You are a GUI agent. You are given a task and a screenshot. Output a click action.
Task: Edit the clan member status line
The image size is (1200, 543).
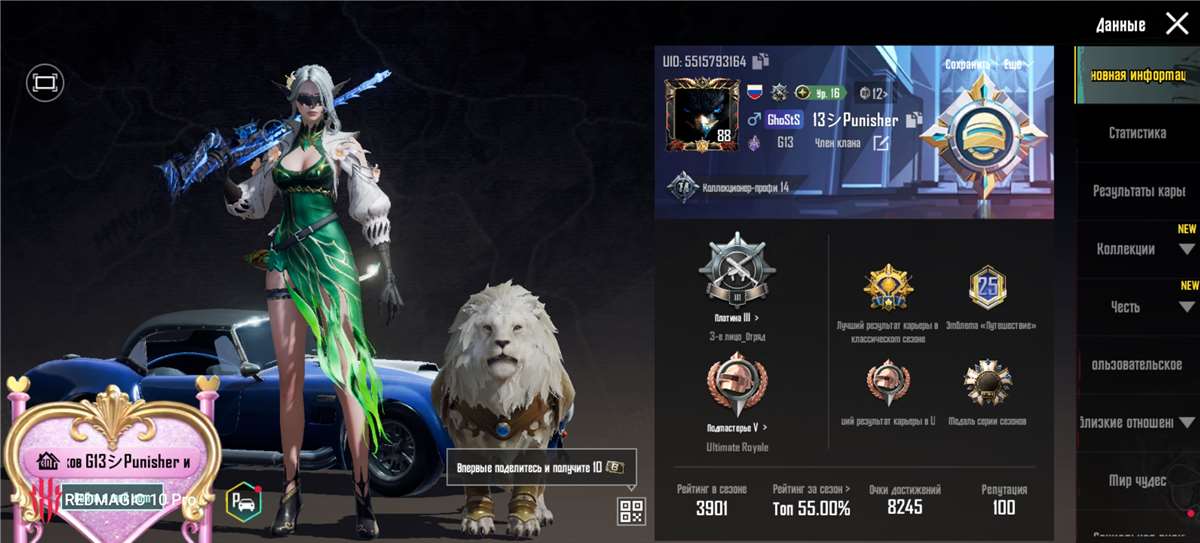pyautogui.click(x=880, y=143)
